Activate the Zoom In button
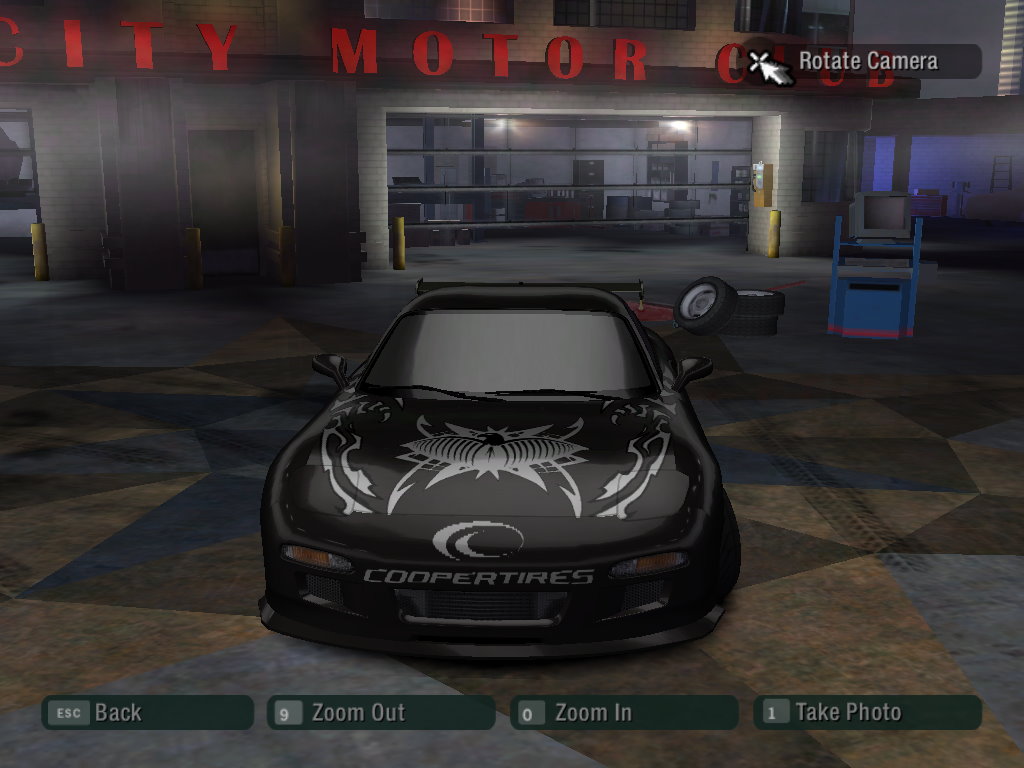Viewport: 1024px width, 768px height. [624, 713]
